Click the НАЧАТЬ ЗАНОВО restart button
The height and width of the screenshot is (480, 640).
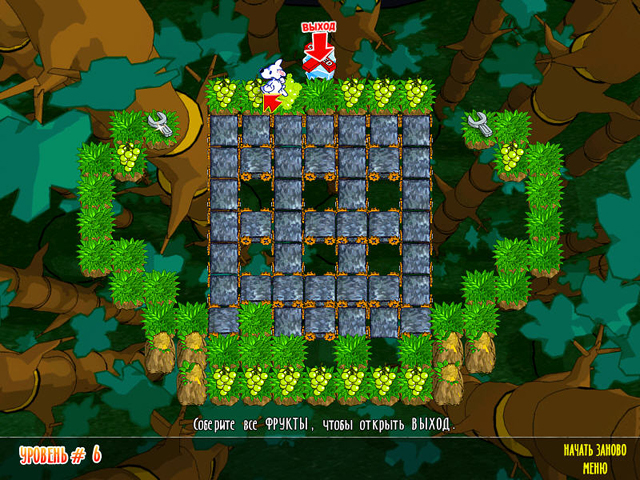pyautogui.click(x=594, y=449)
